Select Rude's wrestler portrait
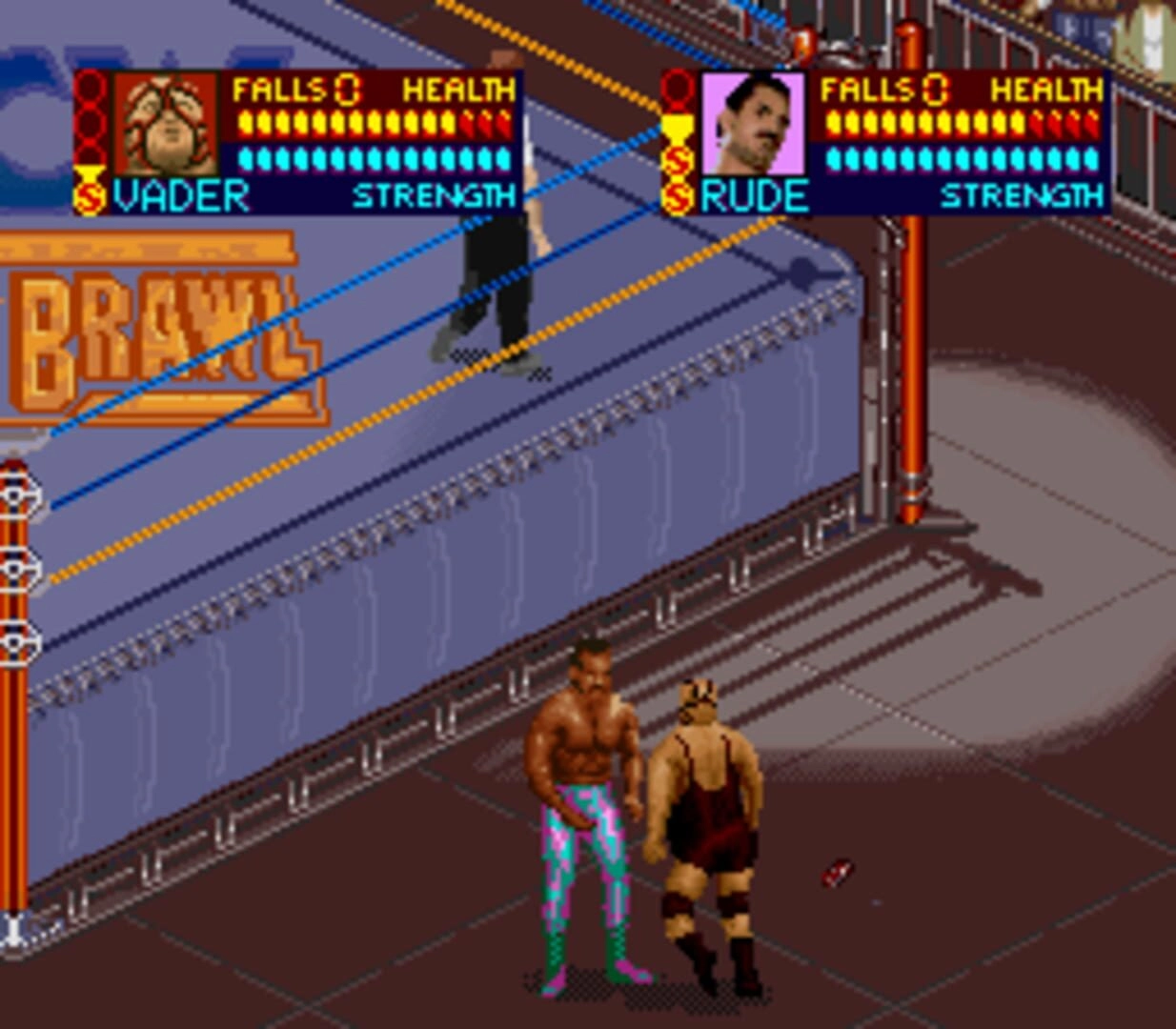 (753, 124)
